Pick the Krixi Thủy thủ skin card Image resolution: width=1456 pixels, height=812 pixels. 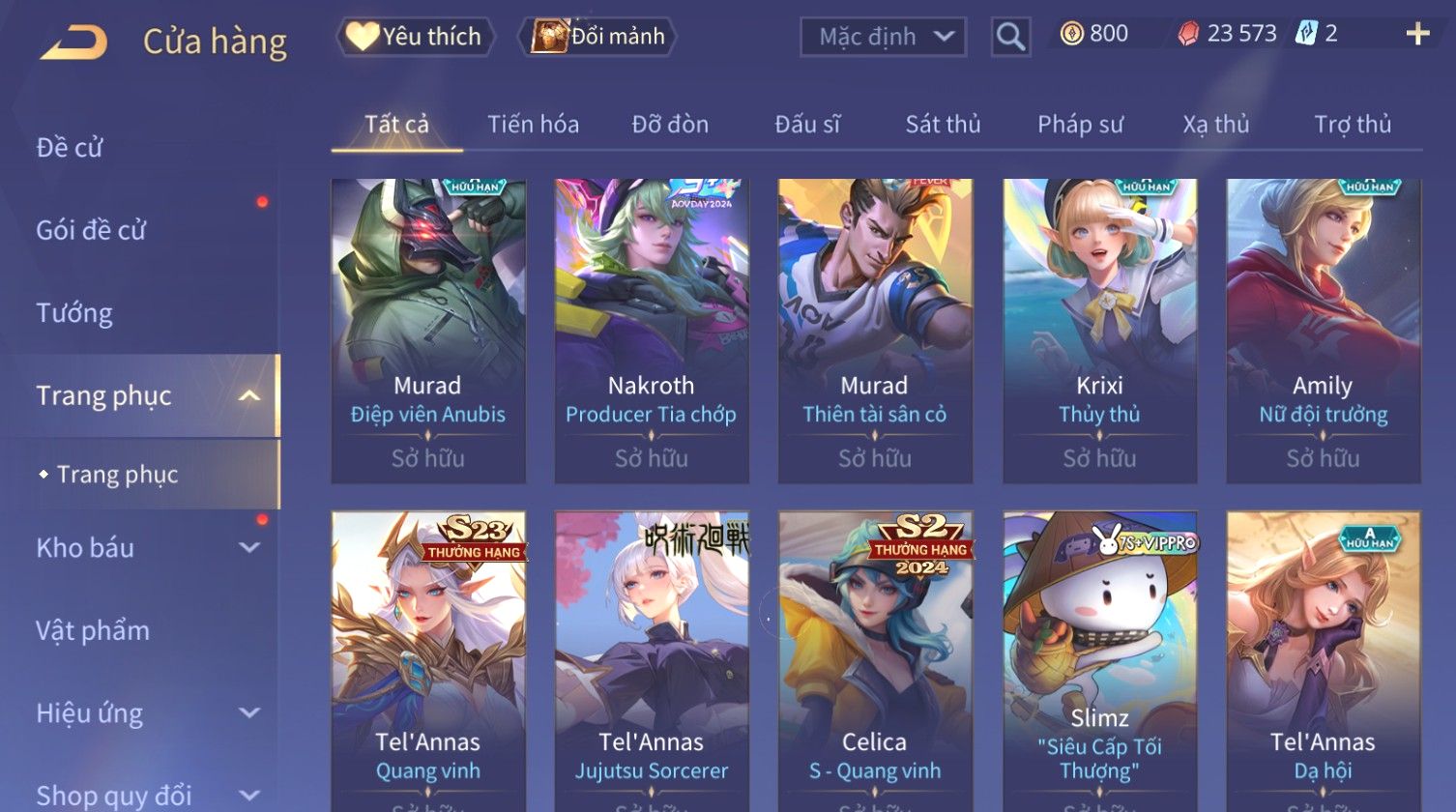tap(1099, 329)
